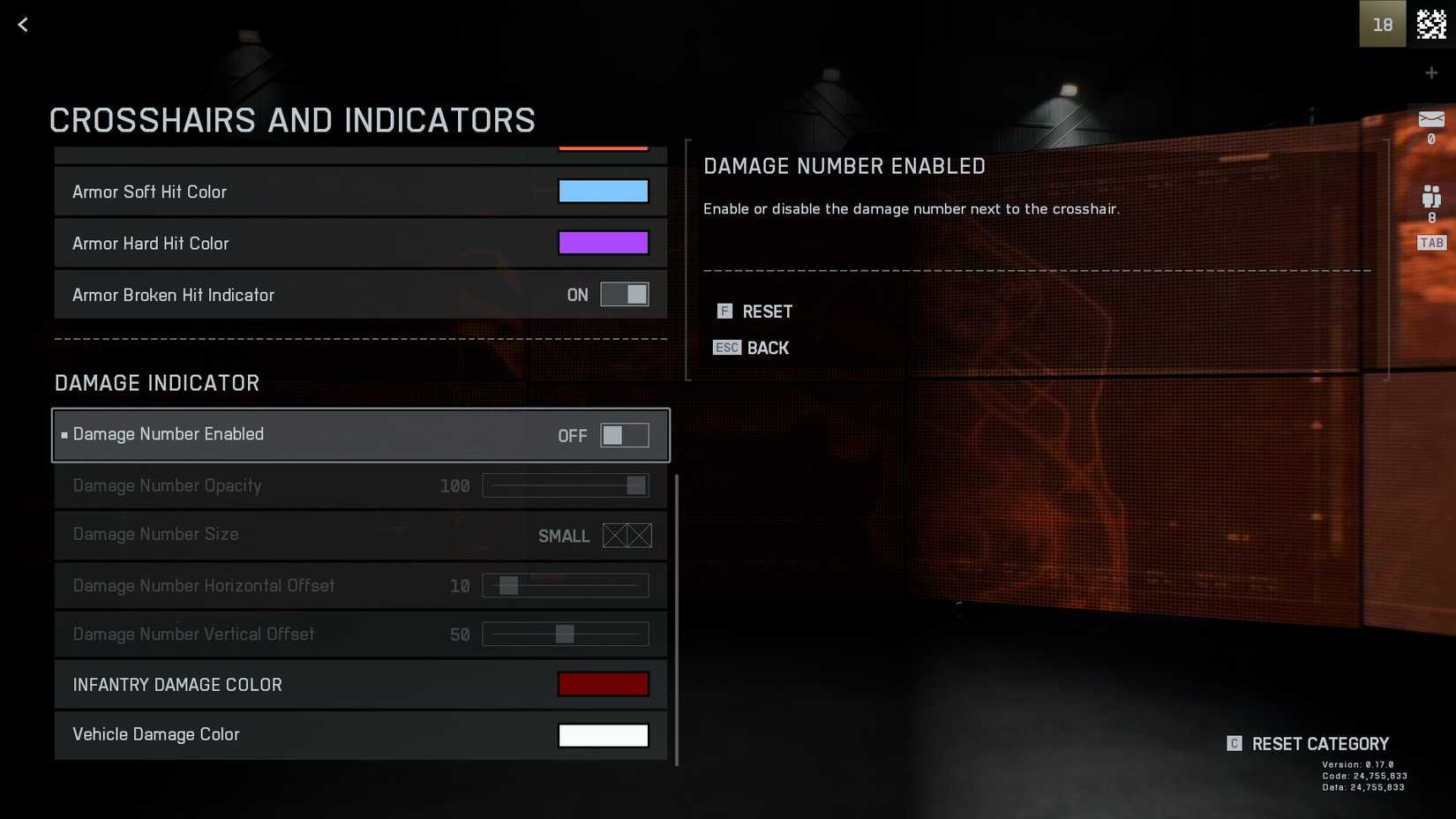Viewport: 1456px width, 819px height.
Task: Toggle Damage Number Enabled on
Action: [625, 435]
